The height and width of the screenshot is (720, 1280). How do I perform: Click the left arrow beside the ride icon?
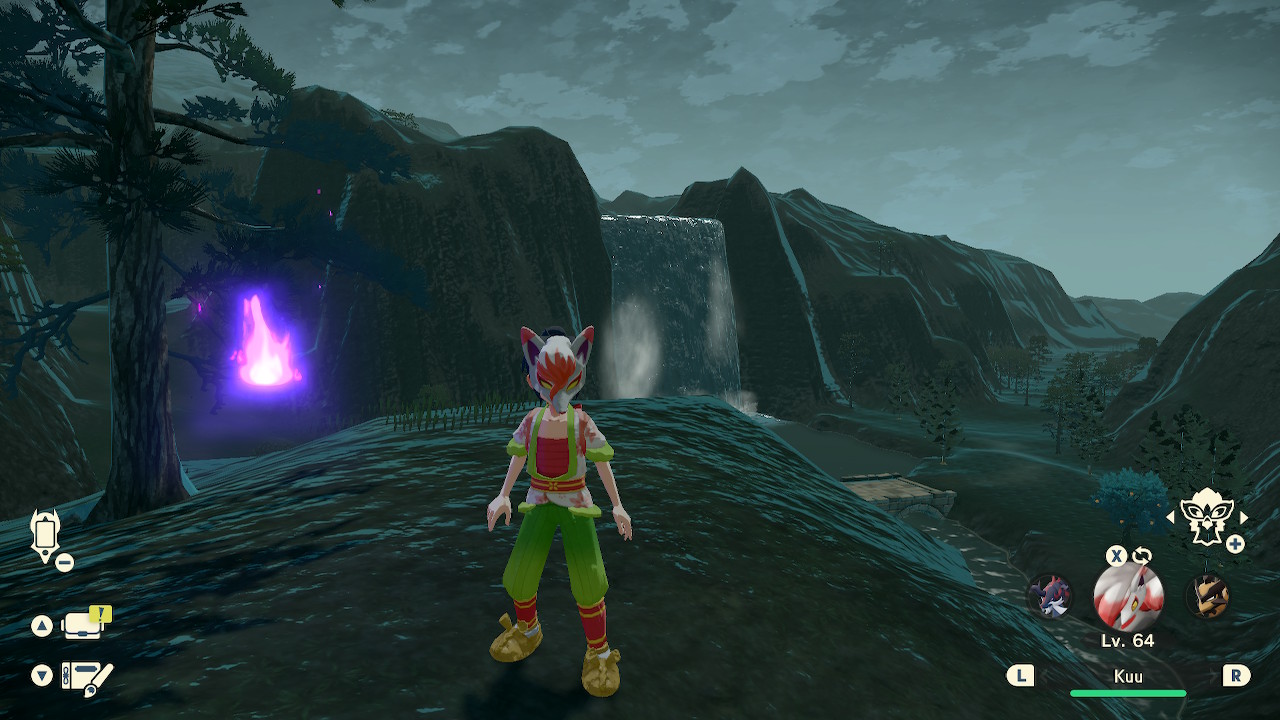click(1171, 517)
